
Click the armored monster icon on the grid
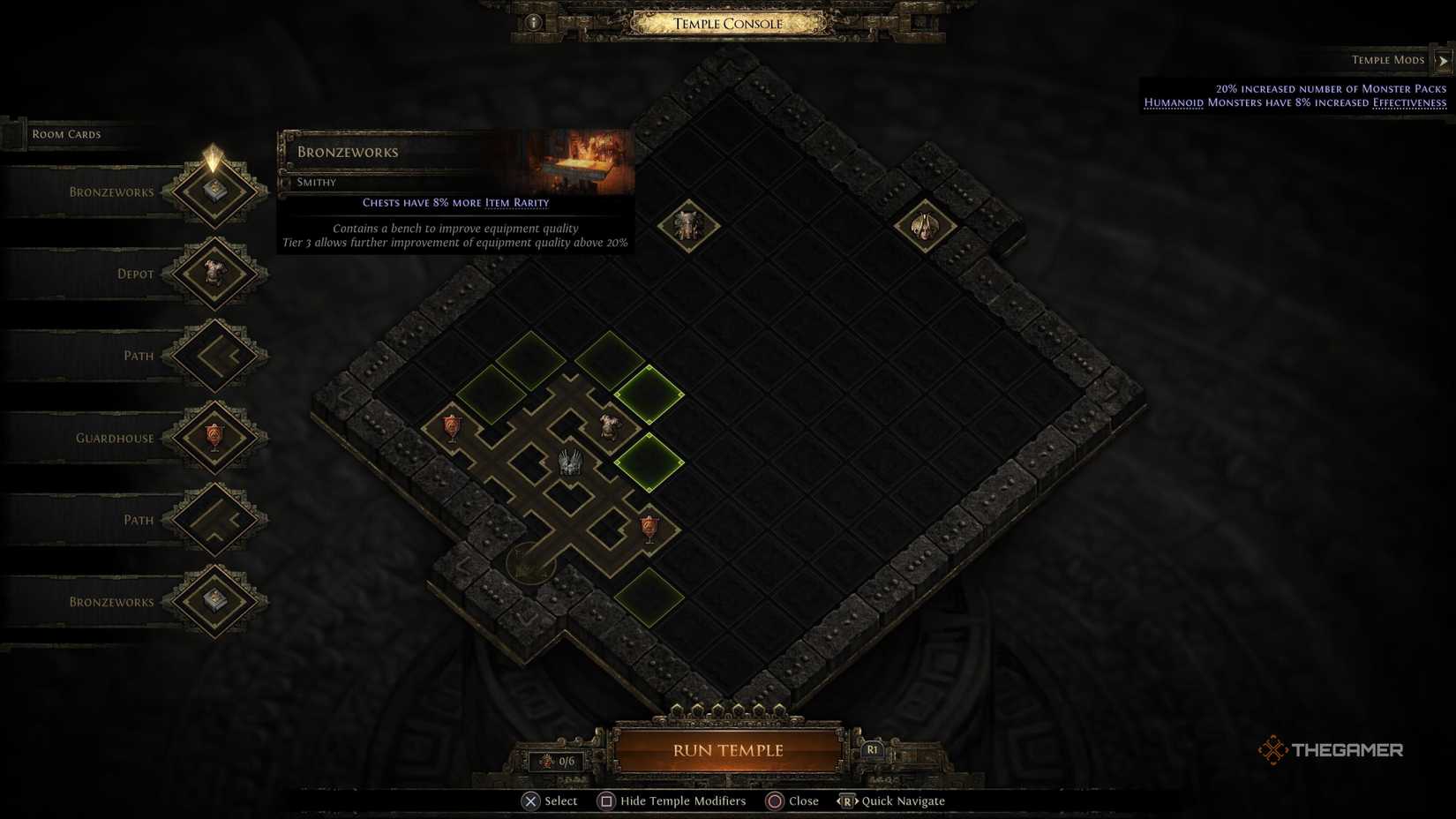[x=609, y=423]
